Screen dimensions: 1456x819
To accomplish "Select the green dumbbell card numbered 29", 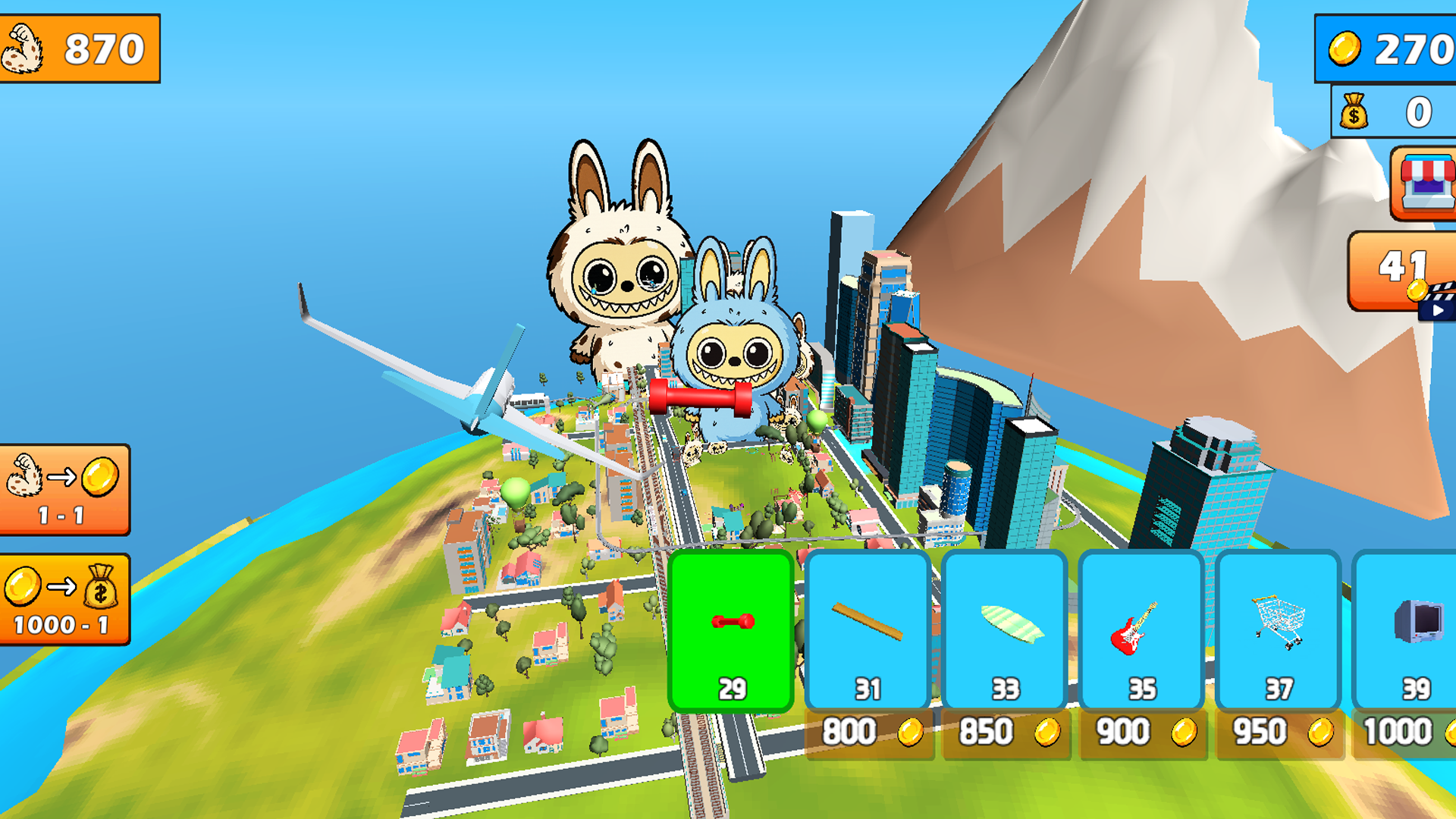I will coord(730,629).
